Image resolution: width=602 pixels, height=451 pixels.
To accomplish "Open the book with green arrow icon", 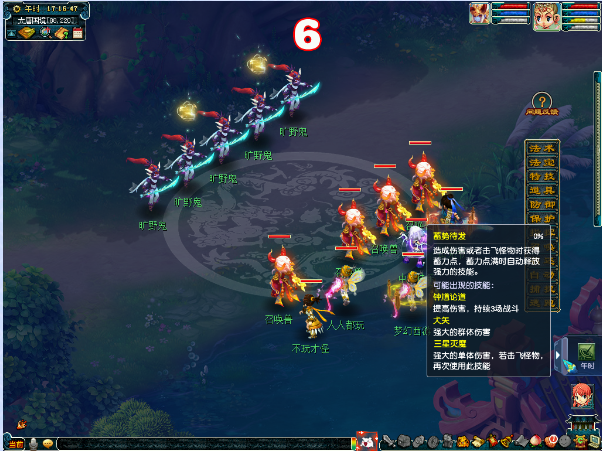I will click(x=61, y=34).
